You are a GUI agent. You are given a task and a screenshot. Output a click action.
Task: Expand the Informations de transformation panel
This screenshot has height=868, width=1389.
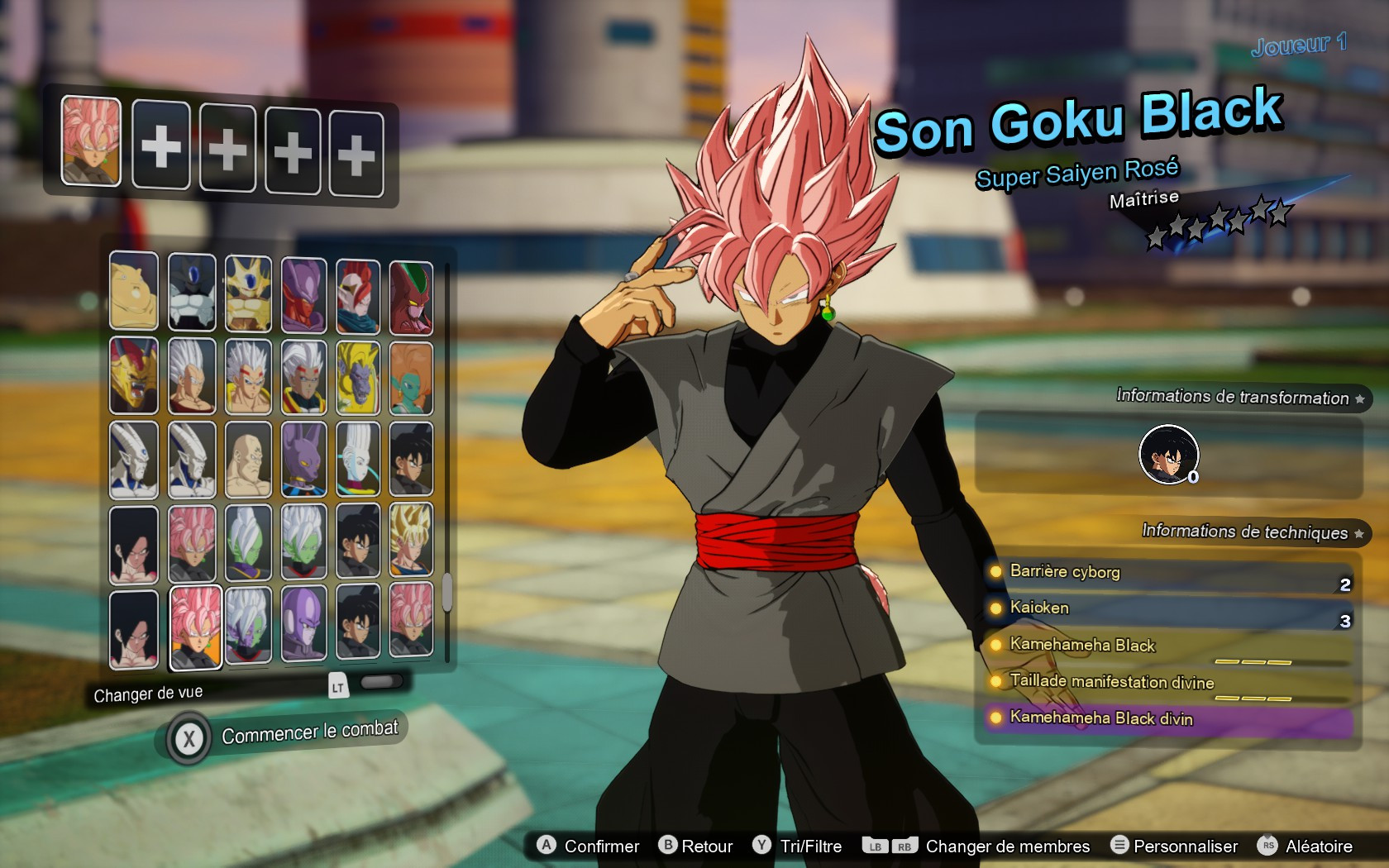tap(1232, 397)
